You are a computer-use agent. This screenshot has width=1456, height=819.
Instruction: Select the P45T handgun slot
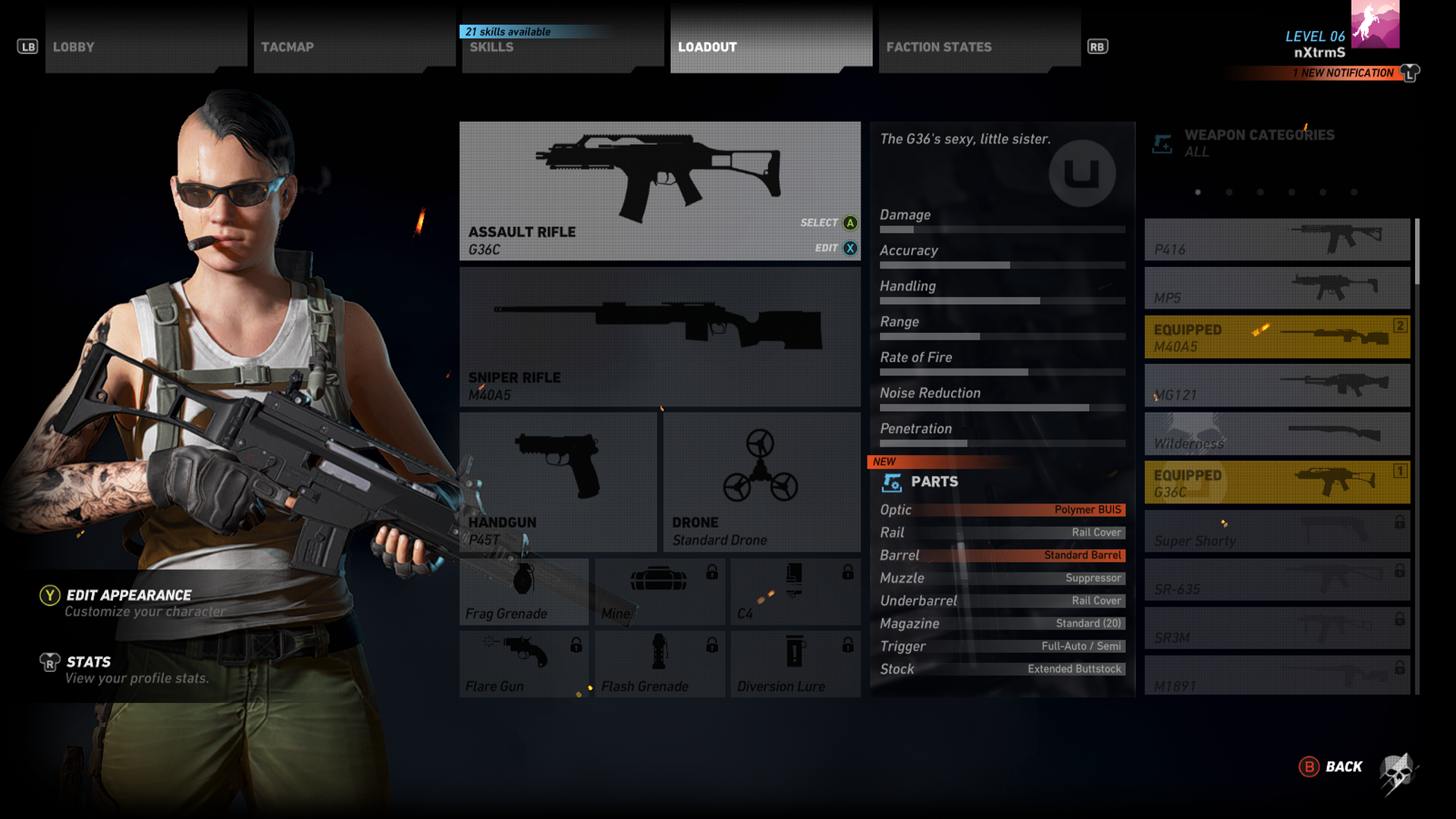pyautogui.click(x=557, y=482)
